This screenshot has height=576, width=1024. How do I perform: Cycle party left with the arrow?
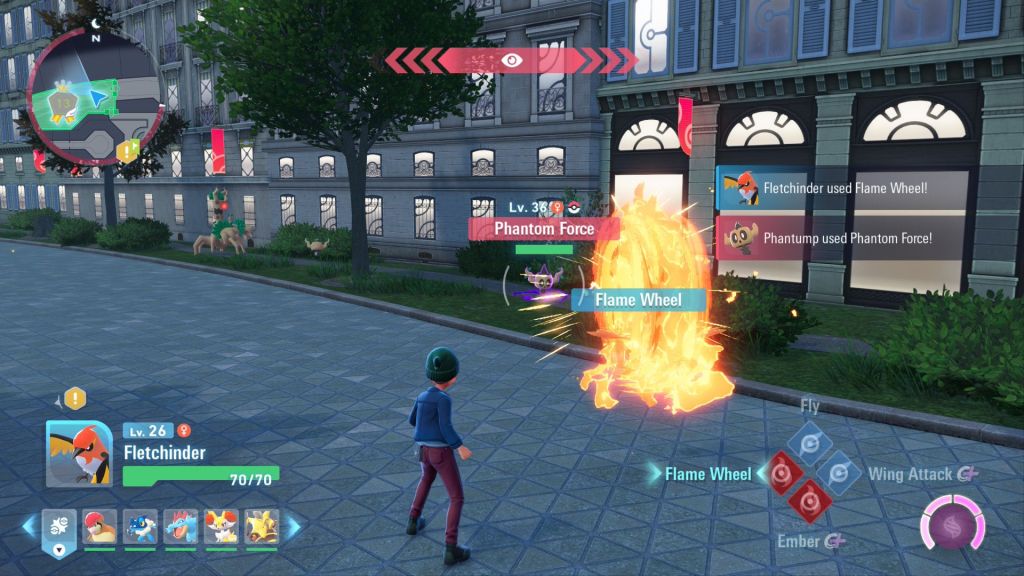29,525
